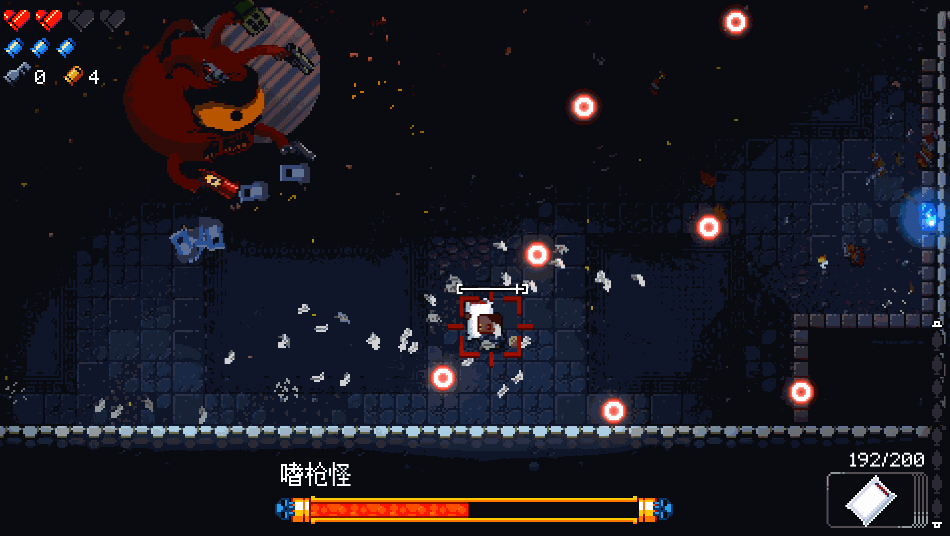Select the equipped gun card
The width and height of the screenshot is (950, 536).
(870, 500)
